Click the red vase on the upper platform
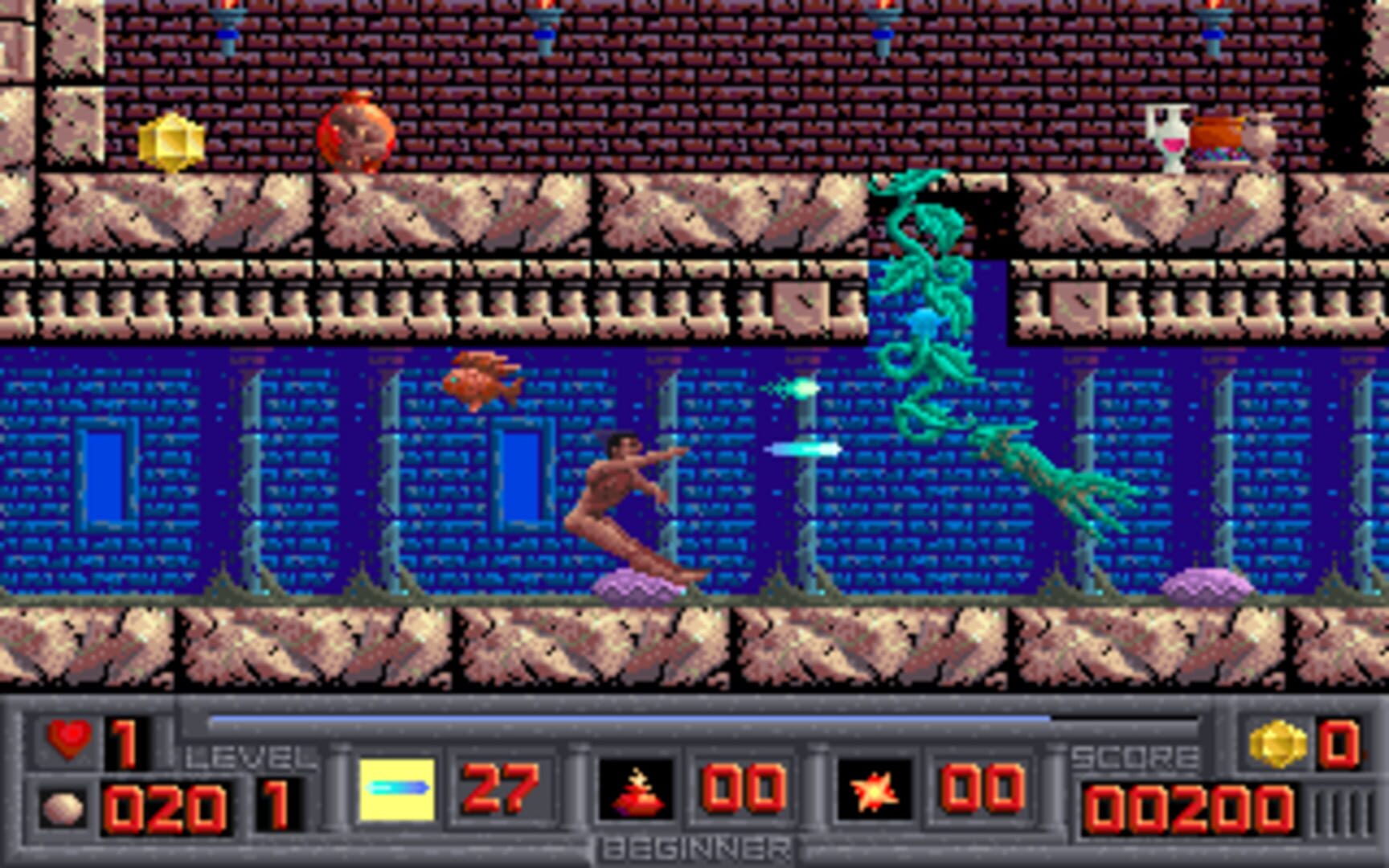Viewport: 1389px width, 868px height. pyautogui.click(x=354, y=133)
